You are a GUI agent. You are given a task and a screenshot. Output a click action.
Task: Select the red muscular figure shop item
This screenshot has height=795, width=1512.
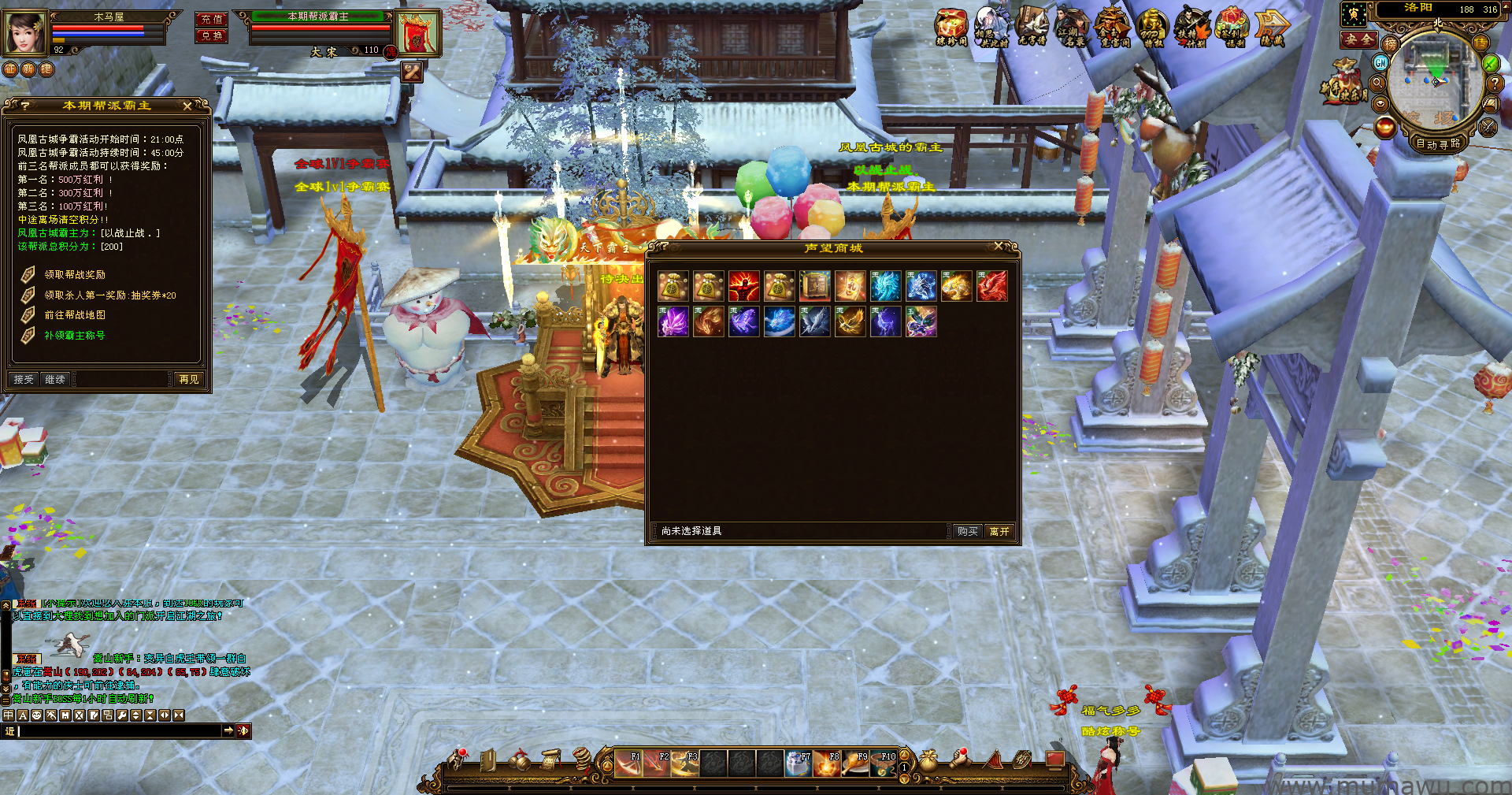(x=743, y=286)
